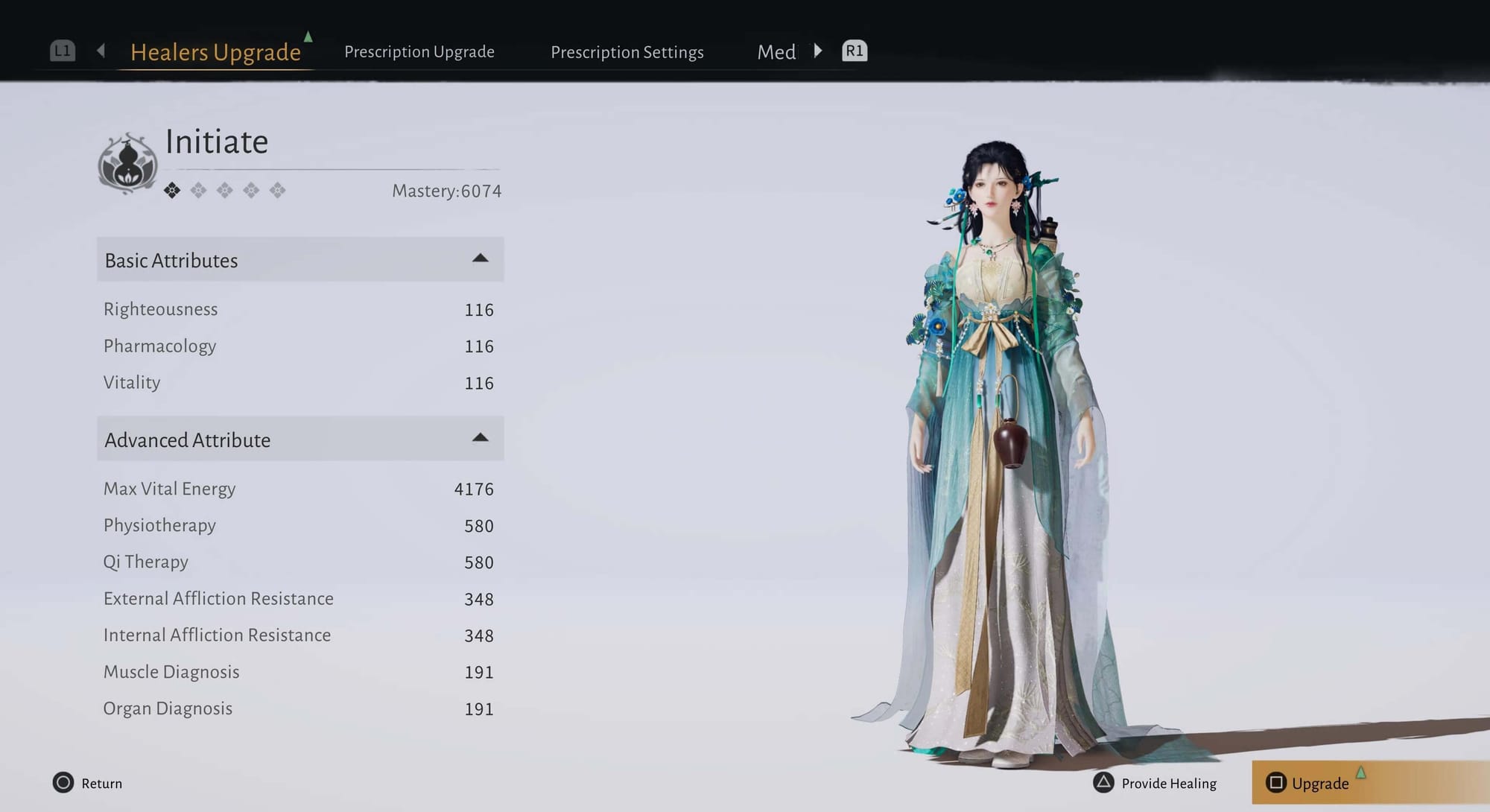Screen dimensions: 1490x812
Task: Select the Prescription Settings tab
Action: (x=627, y=52)
